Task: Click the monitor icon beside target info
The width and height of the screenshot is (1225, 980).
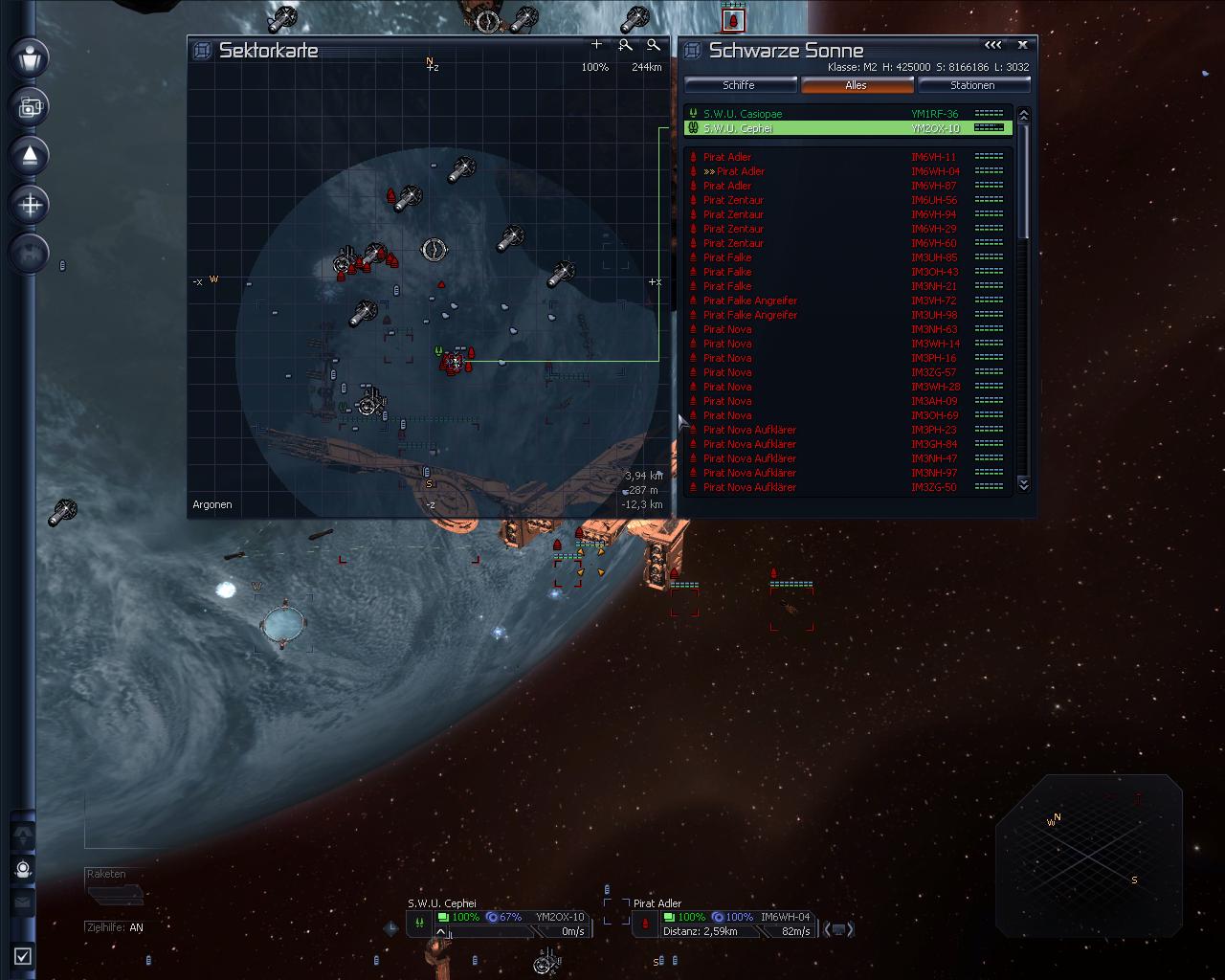Action: 838,928
